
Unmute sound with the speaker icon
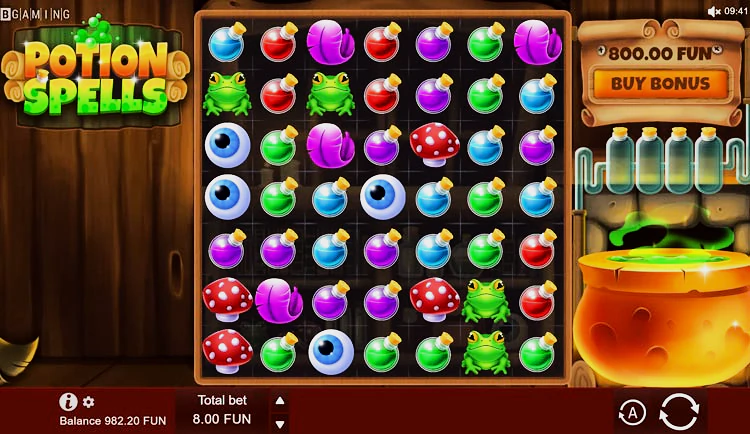click(714, 11)
